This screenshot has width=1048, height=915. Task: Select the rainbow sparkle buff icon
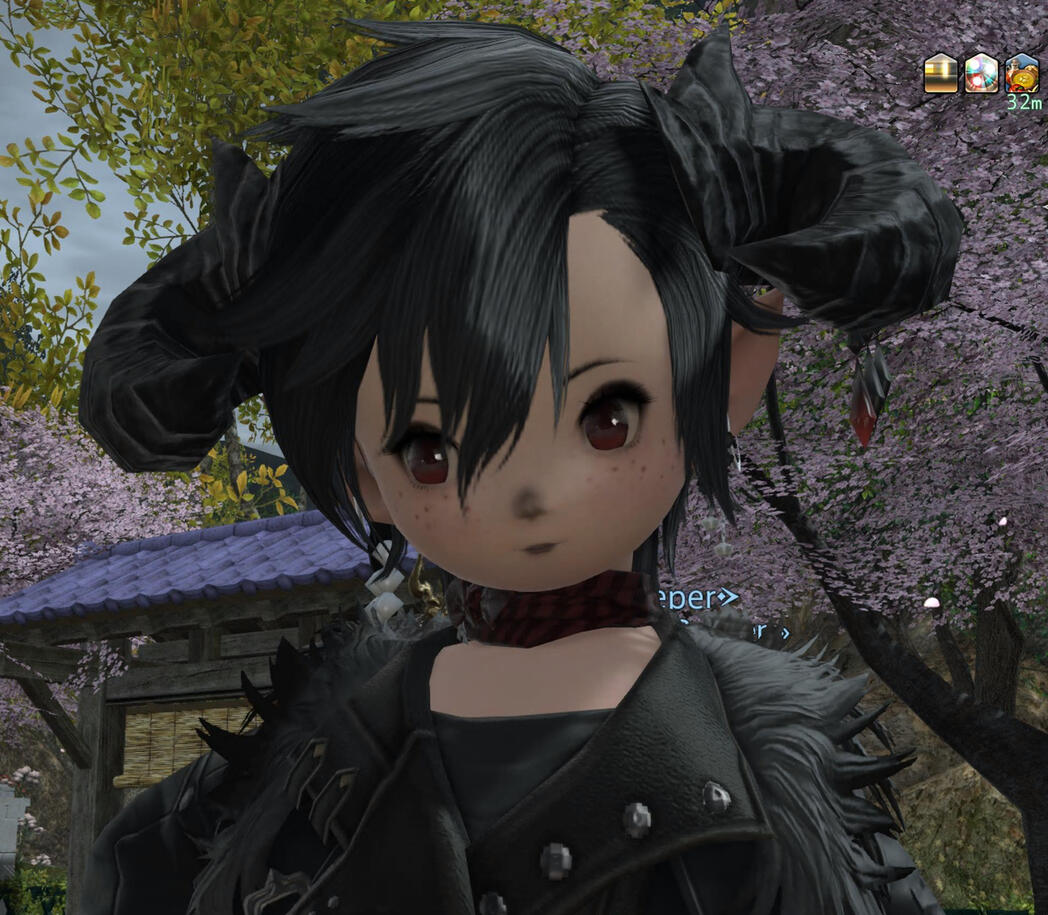click(x=981, y=74)
